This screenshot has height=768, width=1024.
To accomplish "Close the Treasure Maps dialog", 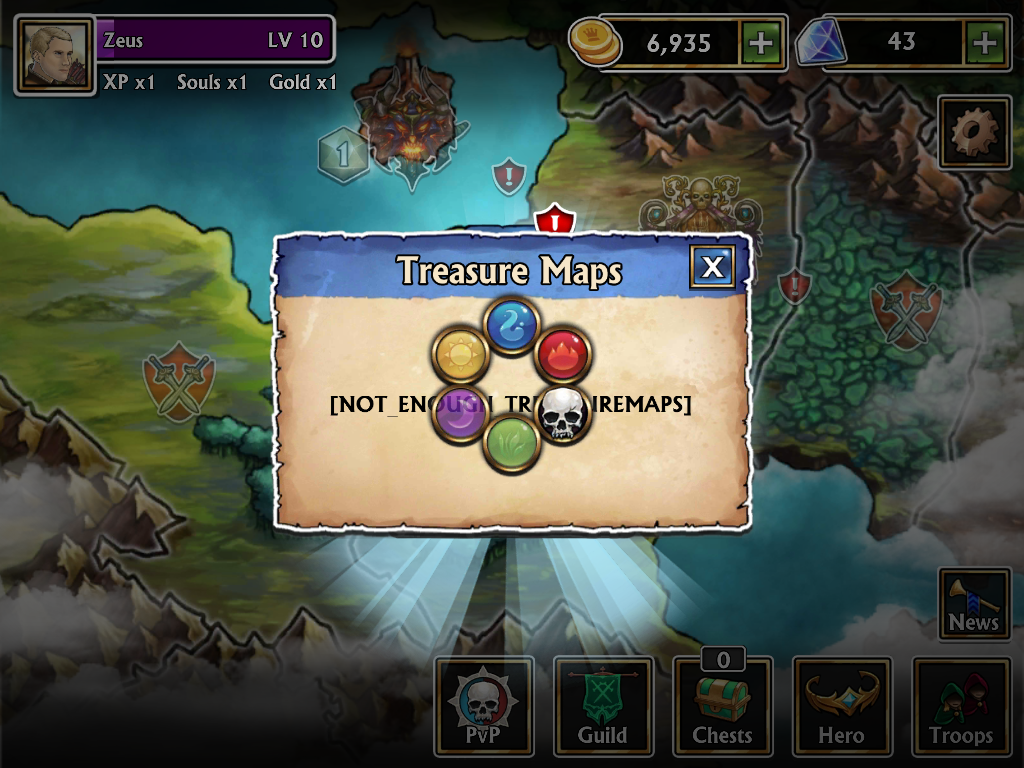I will pos(712,267).
